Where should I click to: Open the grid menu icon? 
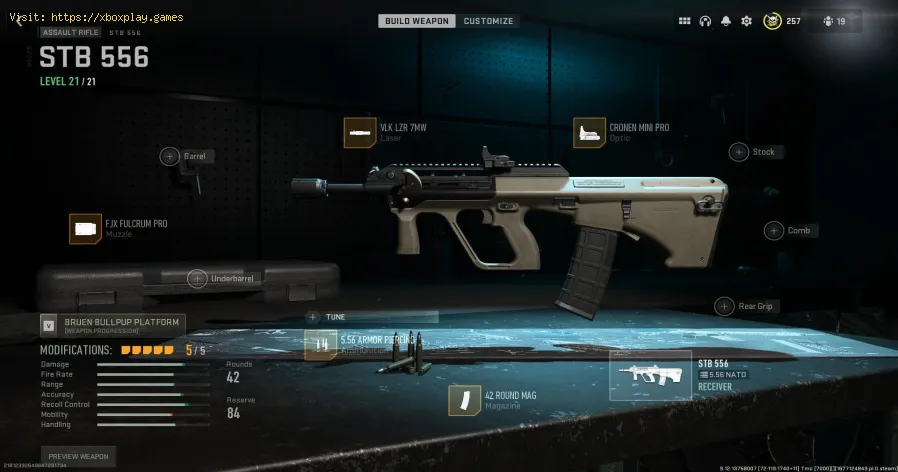point(685,21)
